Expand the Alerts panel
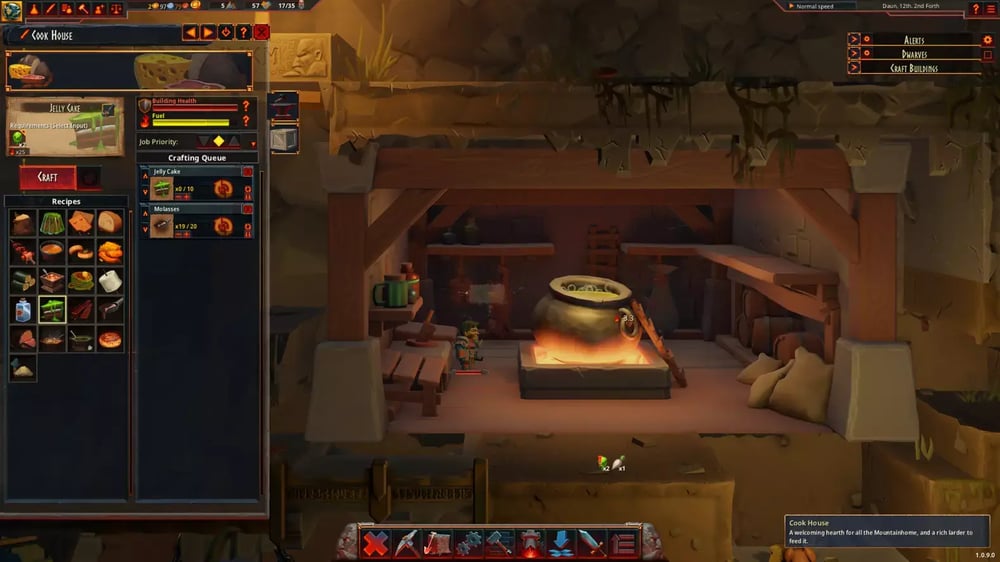Viewport: 1000px width, 562px height. pos(853,39)
